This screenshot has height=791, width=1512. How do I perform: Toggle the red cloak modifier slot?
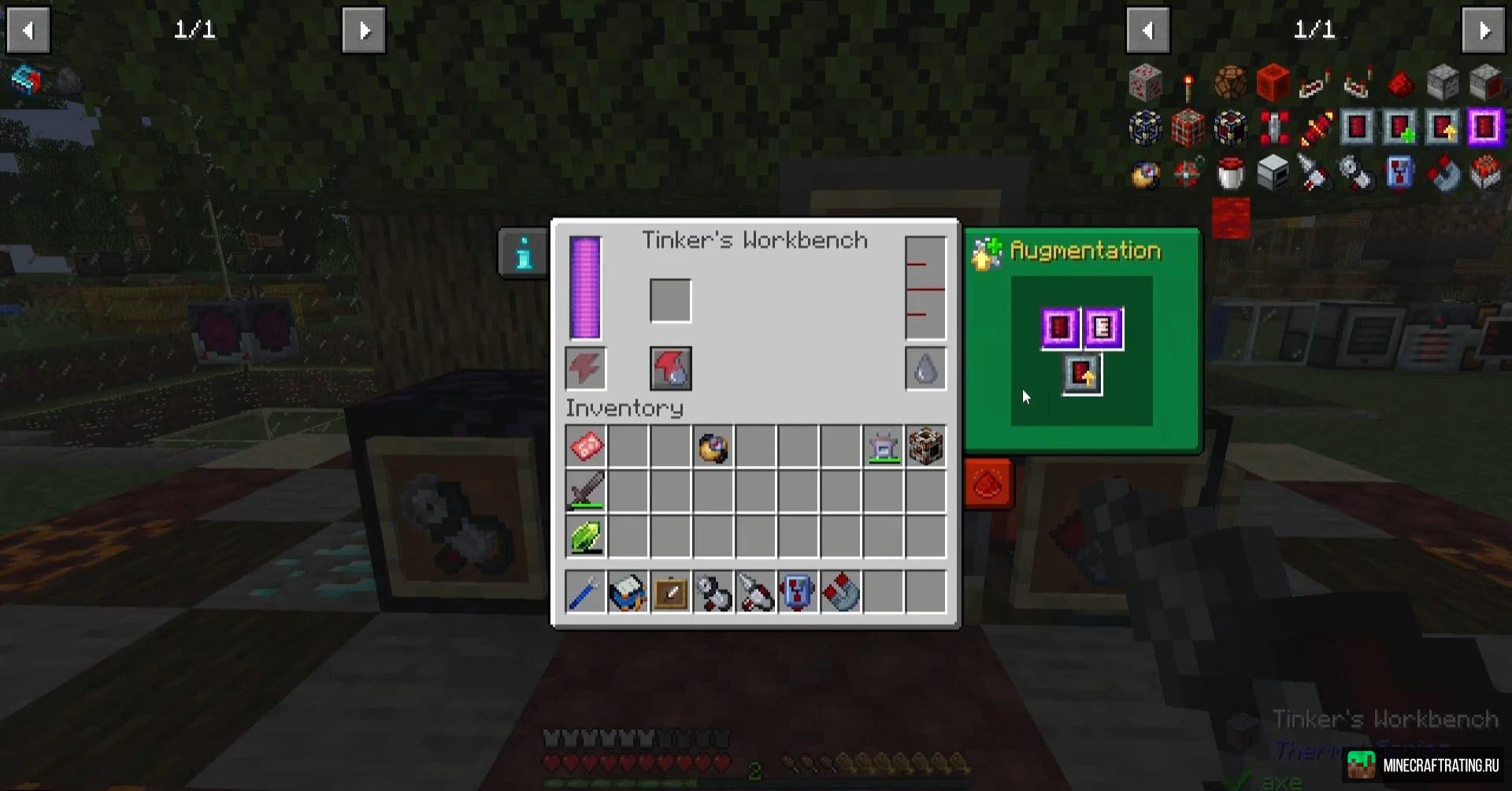[670, 368]
